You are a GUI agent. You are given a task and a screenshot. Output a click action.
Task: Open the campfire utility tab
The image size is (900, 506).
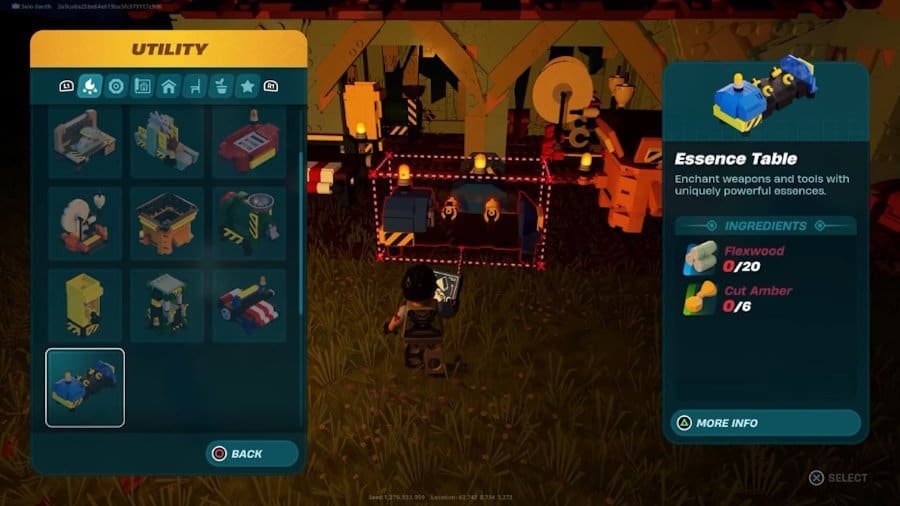point(90,86)
